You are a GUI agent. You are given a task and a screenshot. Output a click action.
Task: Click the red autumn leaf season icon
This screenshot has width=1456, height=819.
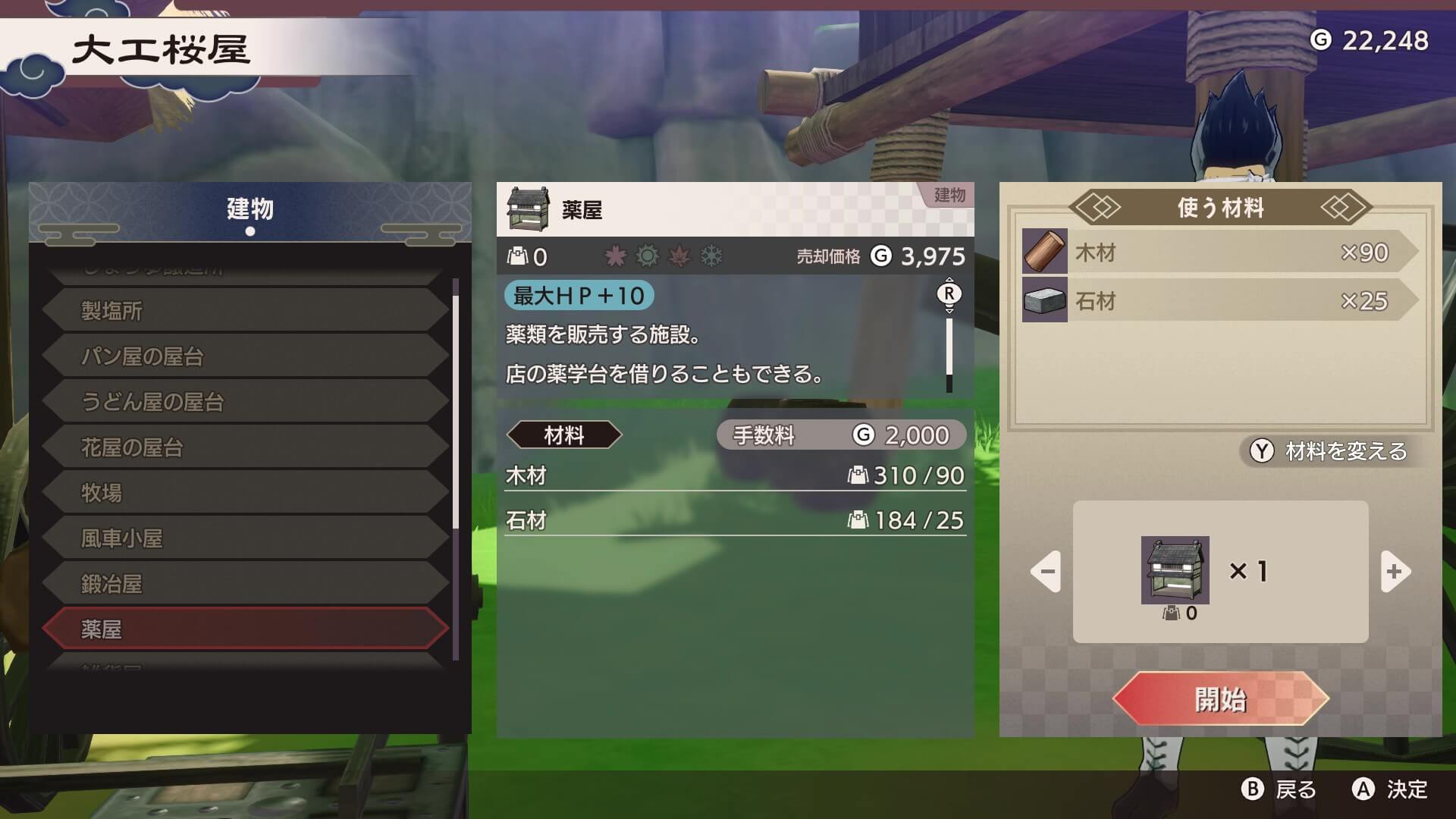680,255
